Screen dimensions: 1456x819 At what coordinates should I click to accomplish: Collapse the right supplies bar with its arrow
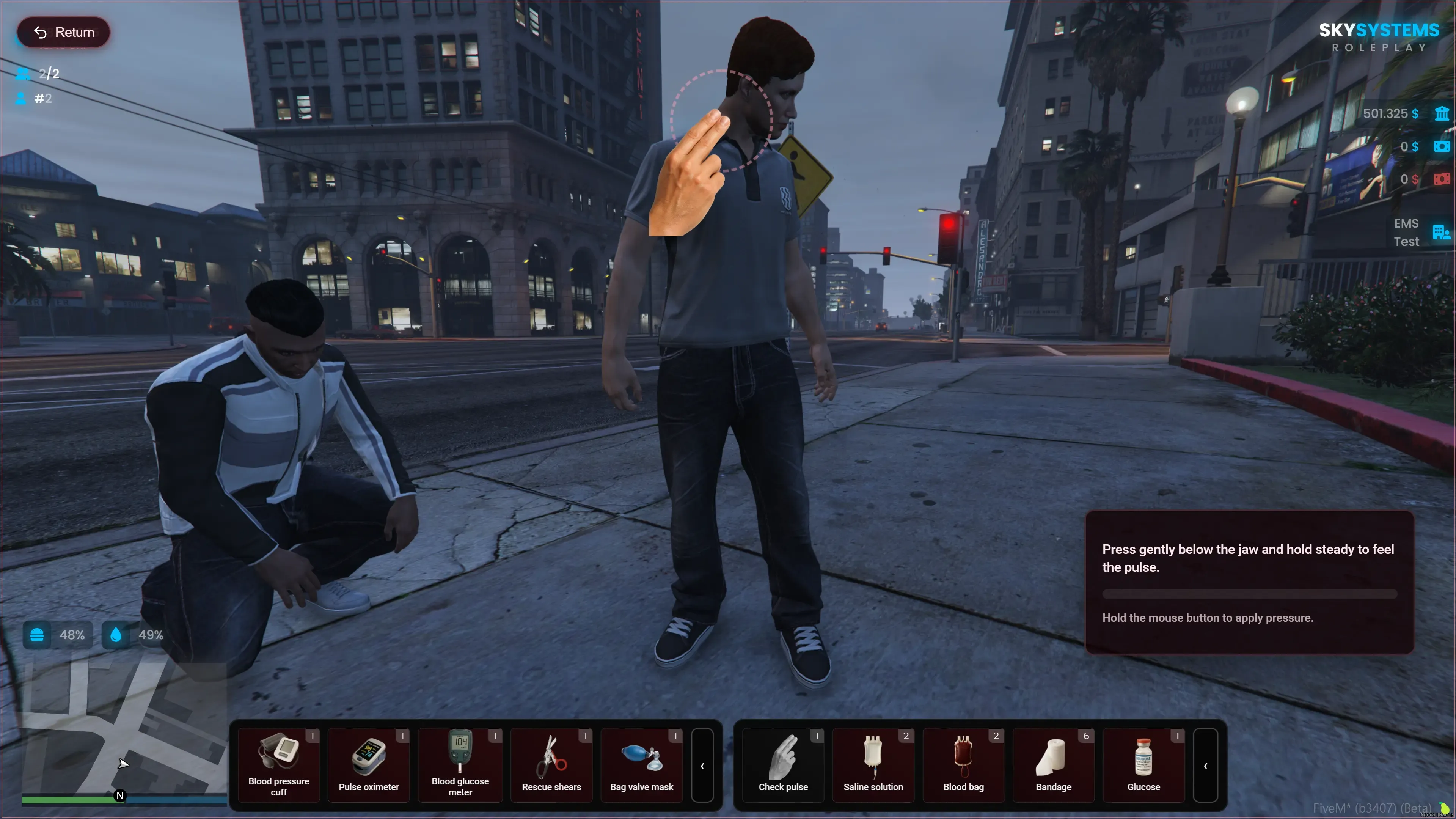(x=1206, y=765)
